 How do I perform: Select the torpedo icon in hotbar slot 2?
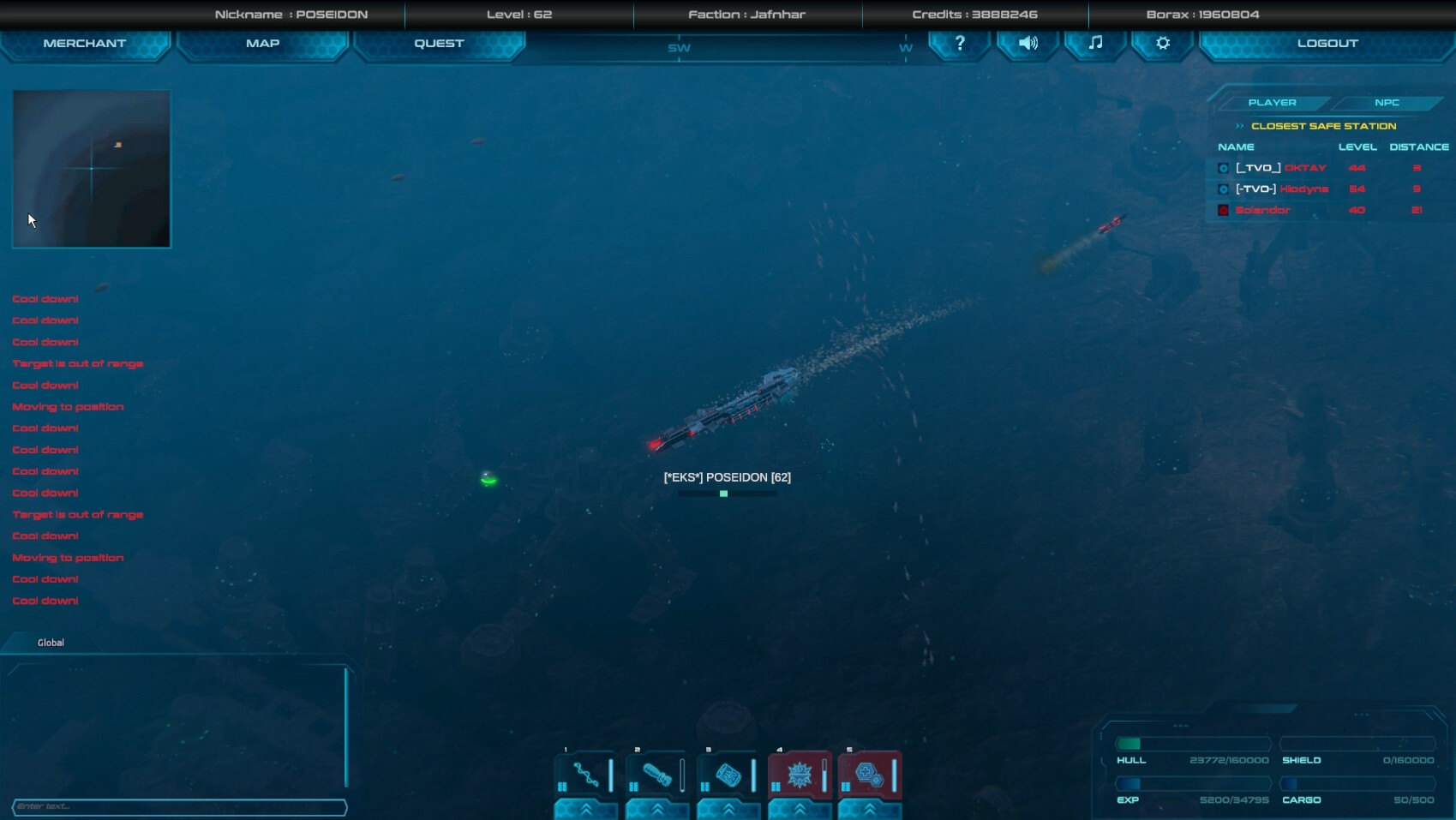(x=656, y=774)
